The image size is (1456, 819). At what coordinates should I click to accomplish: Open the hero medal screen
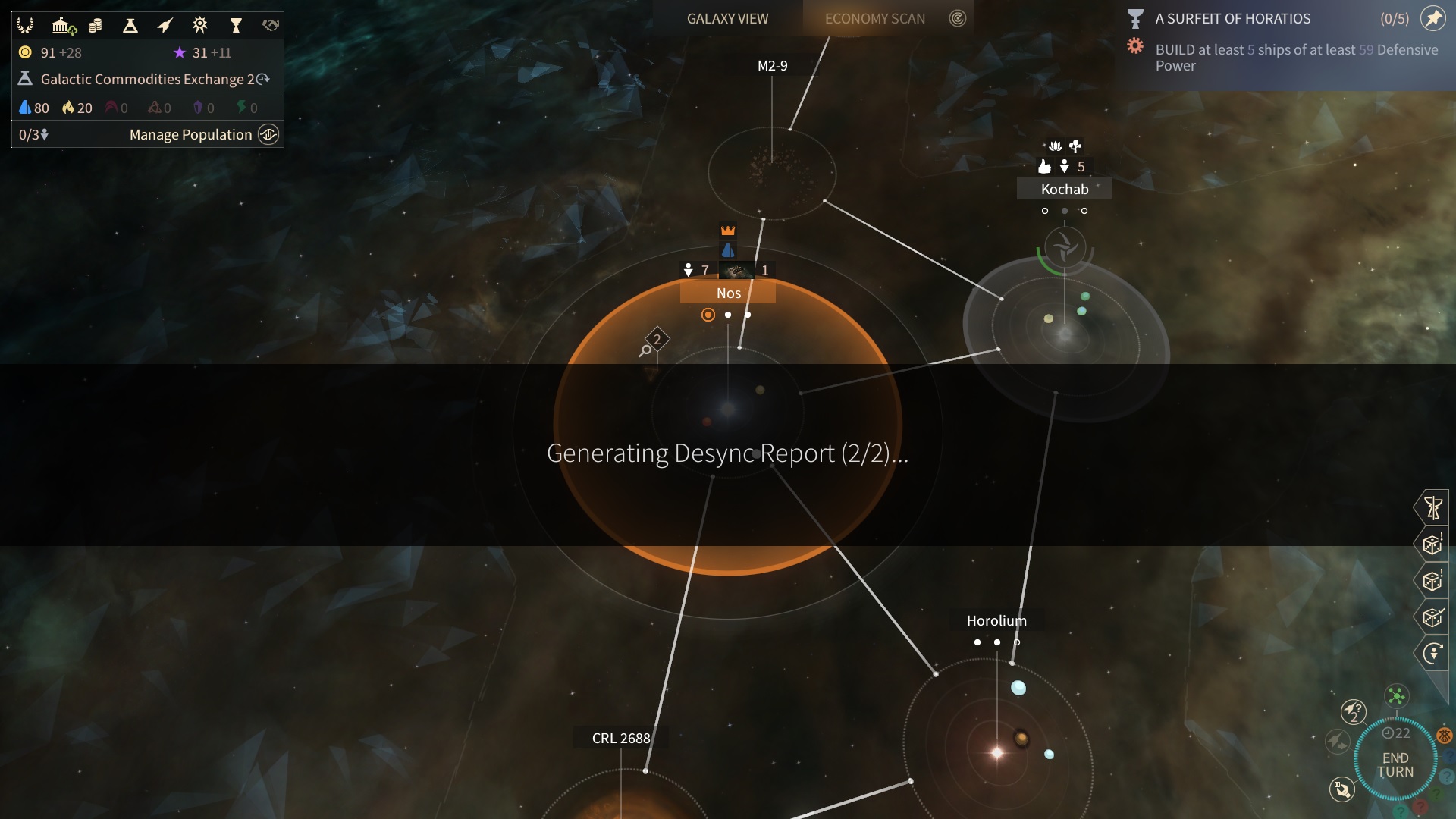(200, 26)
